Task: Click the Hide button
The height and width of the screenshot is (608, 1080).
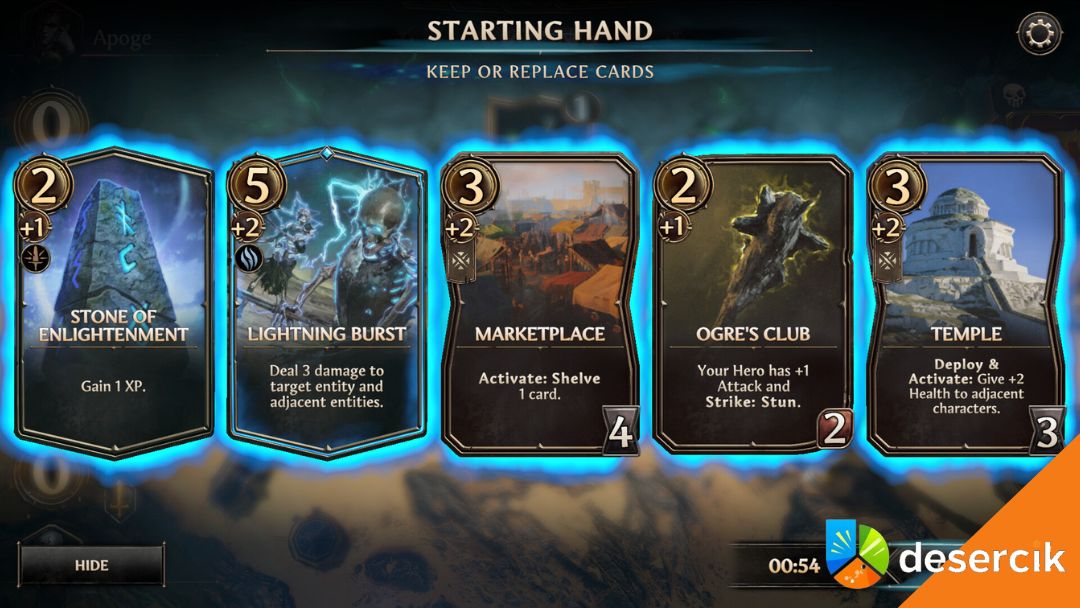Action: (x=91, y=565)
